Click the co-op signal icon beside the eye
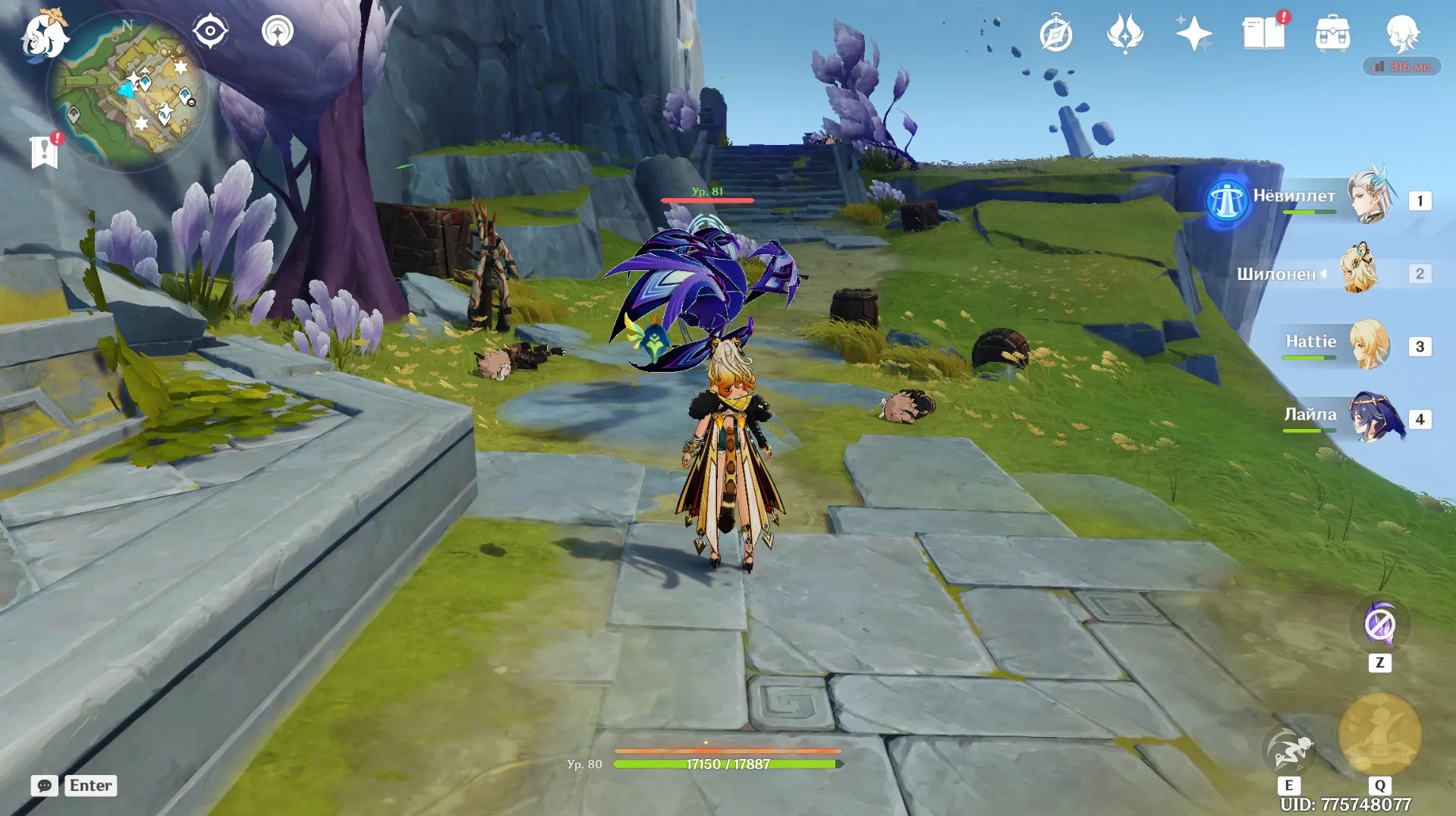 pyautogui.click(x=277, y=32)
